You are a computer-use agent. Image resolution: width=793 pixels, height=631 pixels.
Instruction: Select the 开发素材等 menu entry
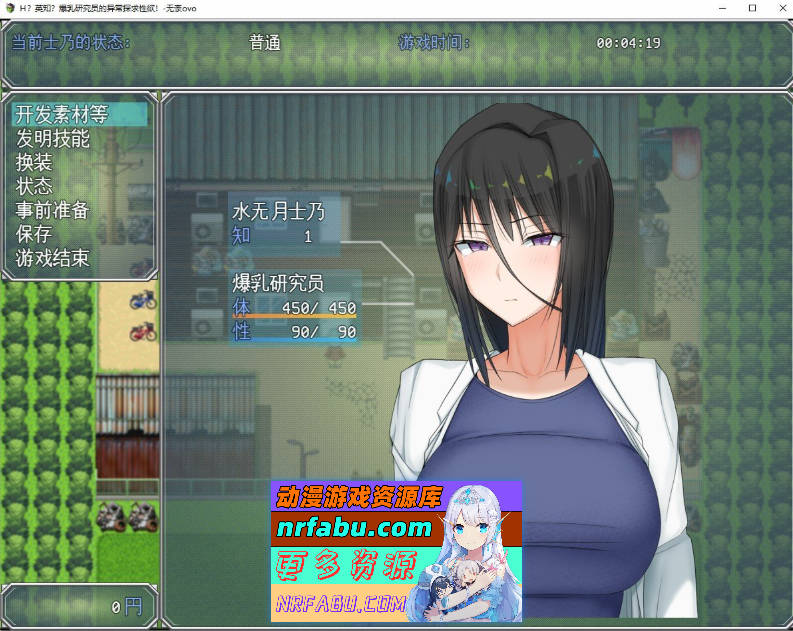[62, 114]
